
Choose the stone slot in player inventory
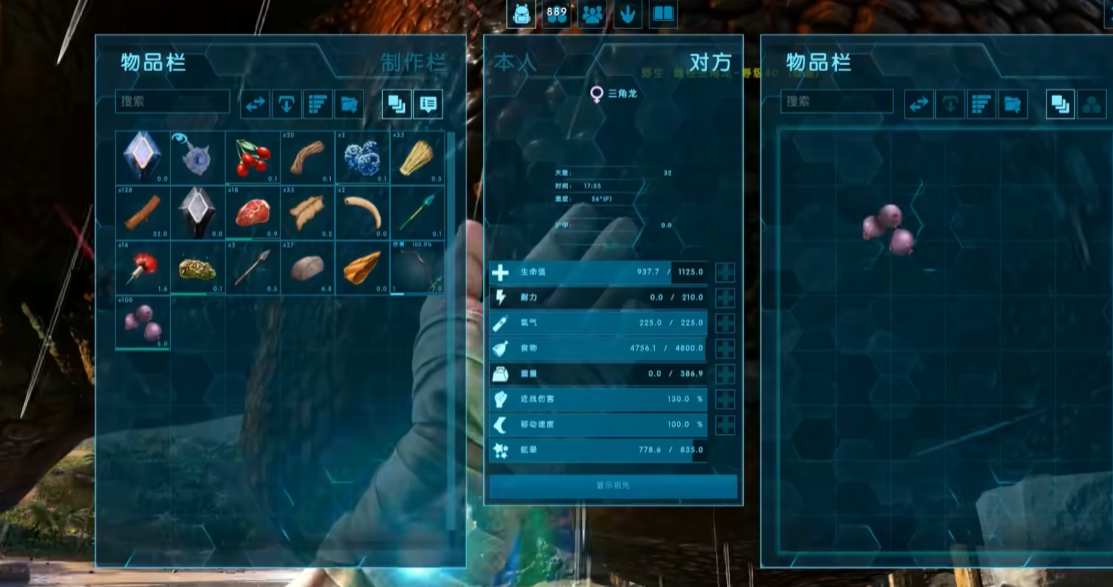306,267
